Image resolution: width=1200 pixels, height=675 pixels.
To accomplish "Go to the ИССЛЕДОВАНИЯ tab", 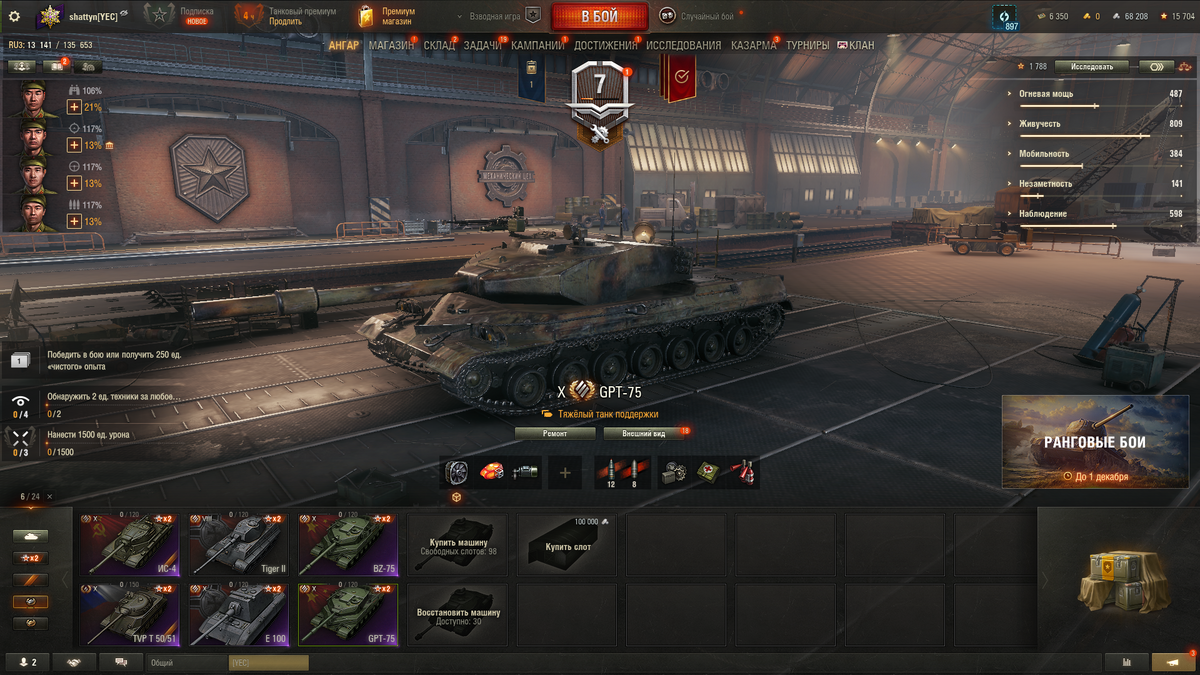I will coord(683,45).
